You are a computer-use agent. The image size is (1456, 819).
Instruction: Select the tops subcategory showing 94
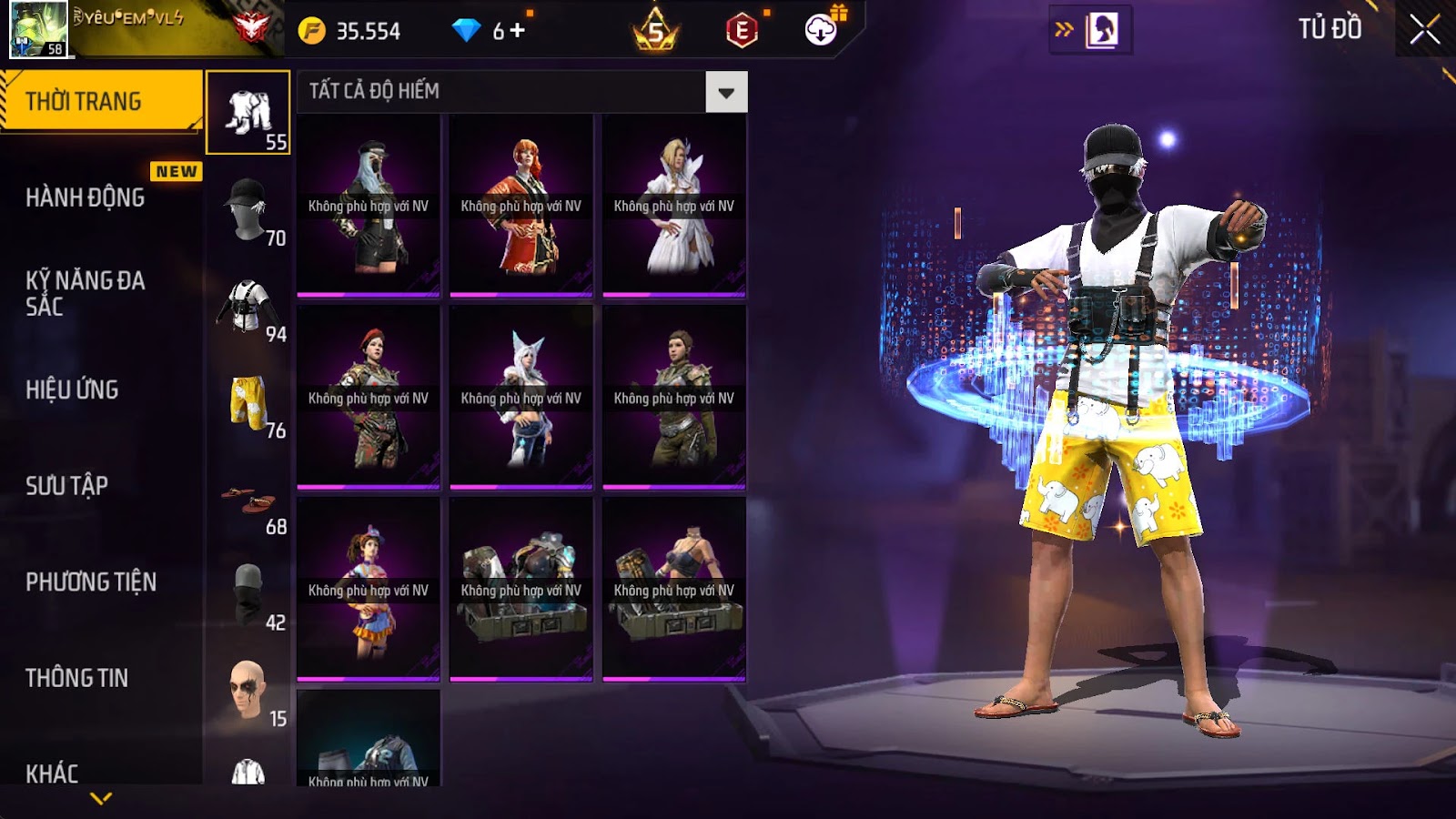coord(248,306)
